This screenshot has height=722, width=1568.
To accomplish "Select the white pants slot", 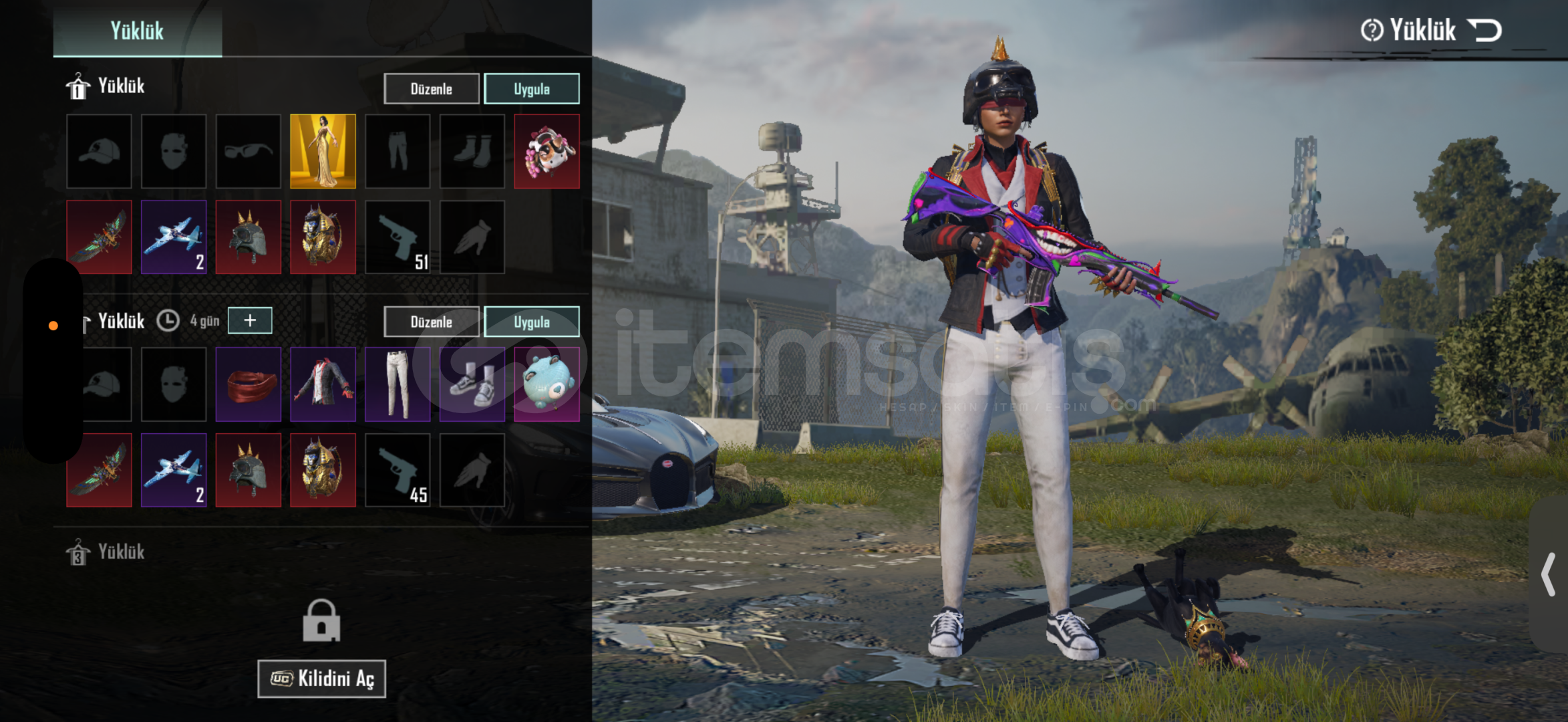I will tap(398, 384).
